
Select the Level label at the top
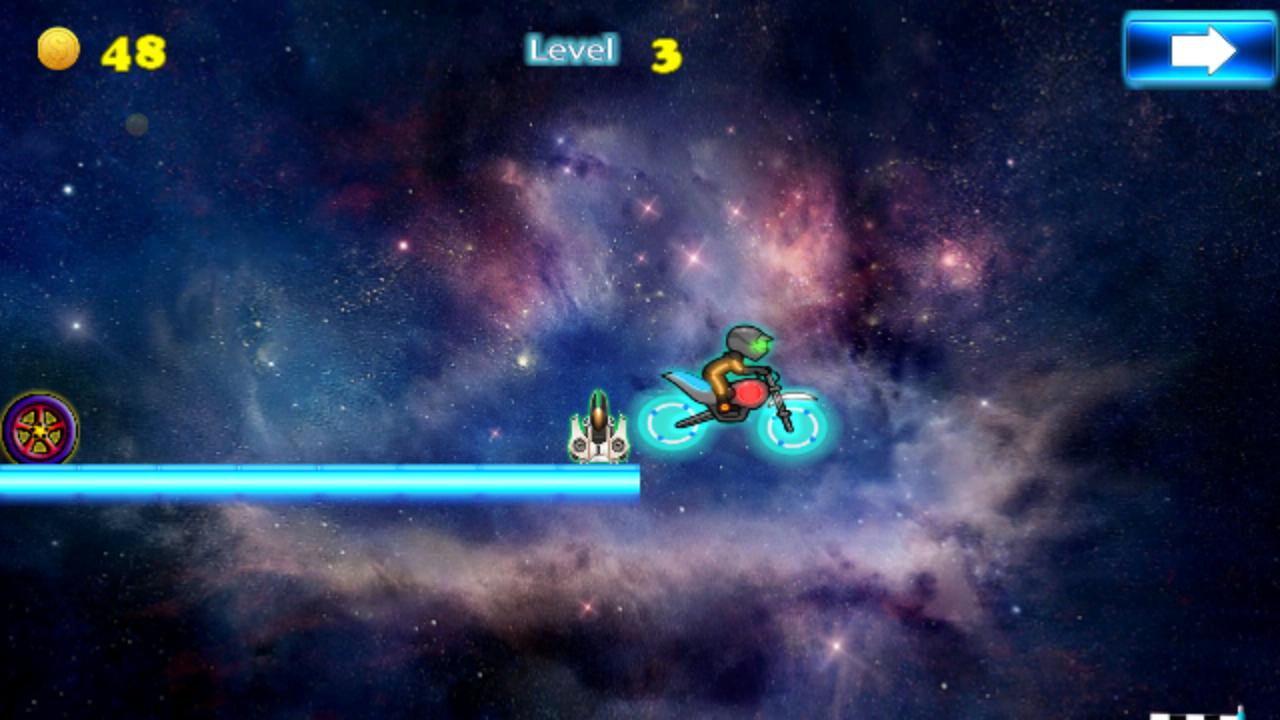pos(571,50)
